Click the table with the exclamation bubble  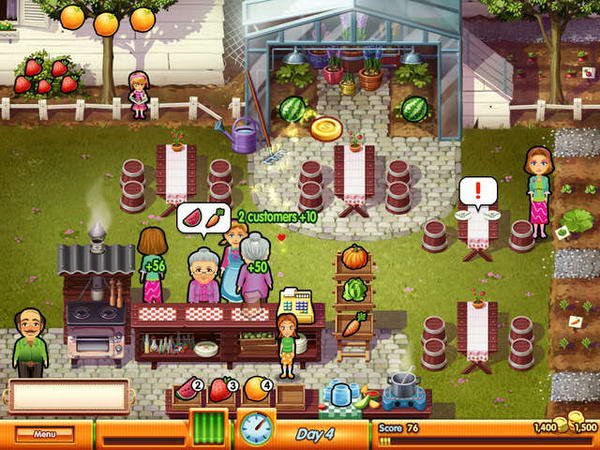click(x=477, y=231)
